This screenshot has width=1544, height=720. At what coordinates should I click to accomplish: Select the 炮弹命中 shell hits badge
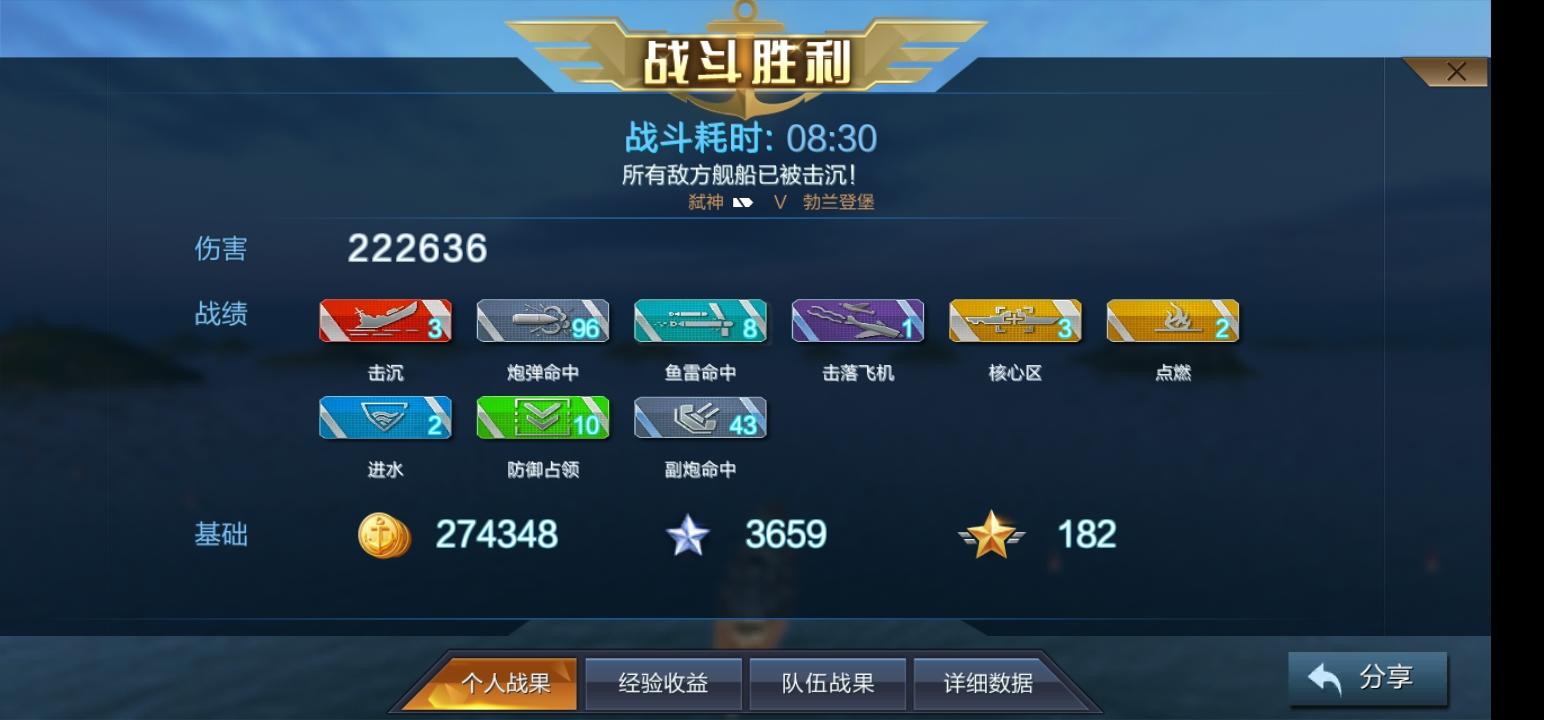tap(542, 320)
